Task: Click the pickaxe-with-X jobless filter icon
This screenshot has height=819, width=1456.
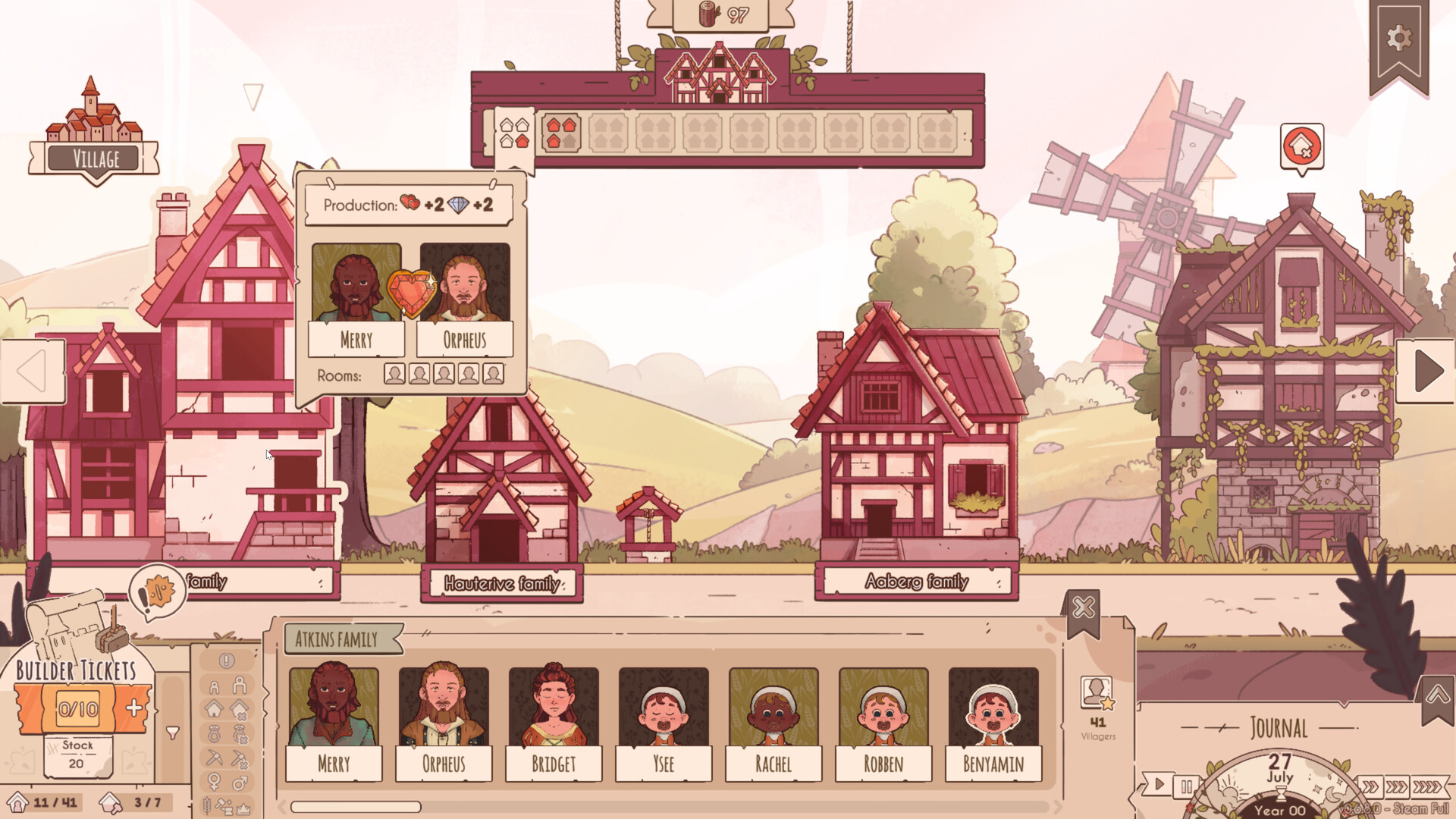Action: pyautogui.click(x=239, y=758)
